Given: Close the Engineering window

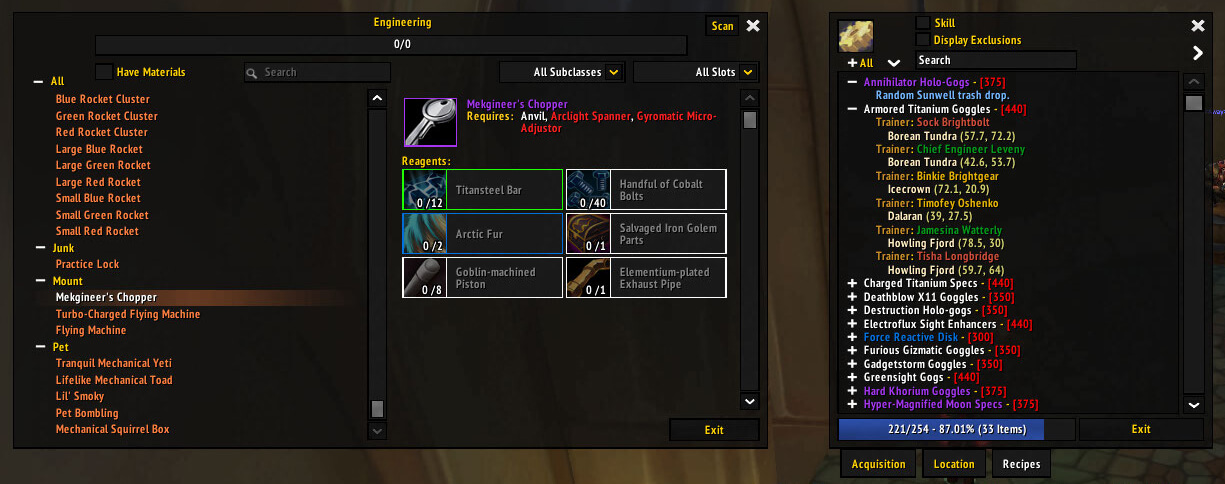Looking at the screenshot, I should coord(753,26).
